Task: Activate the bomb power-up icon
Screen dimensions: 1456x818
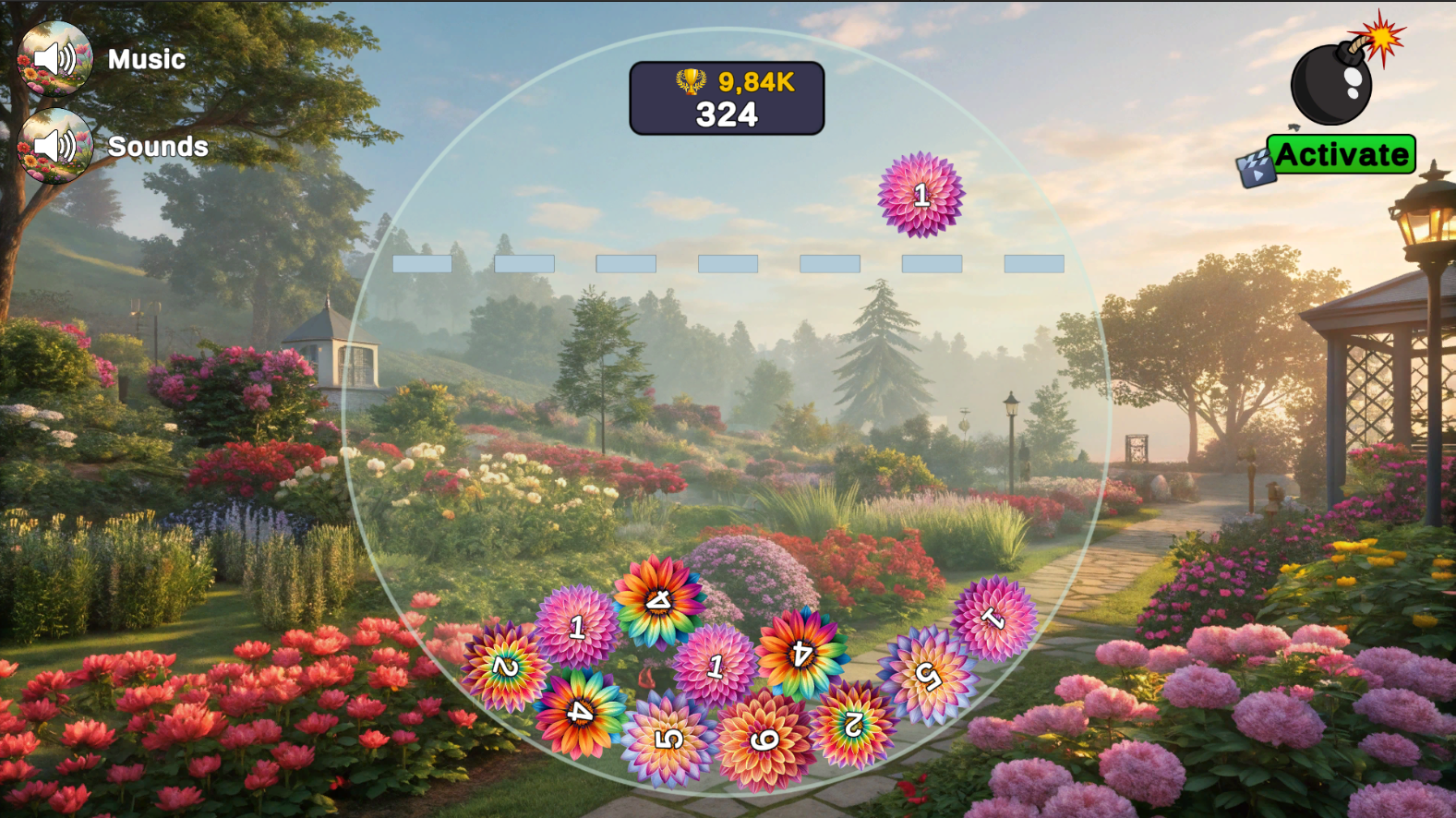Action: tap(1333, 83)
